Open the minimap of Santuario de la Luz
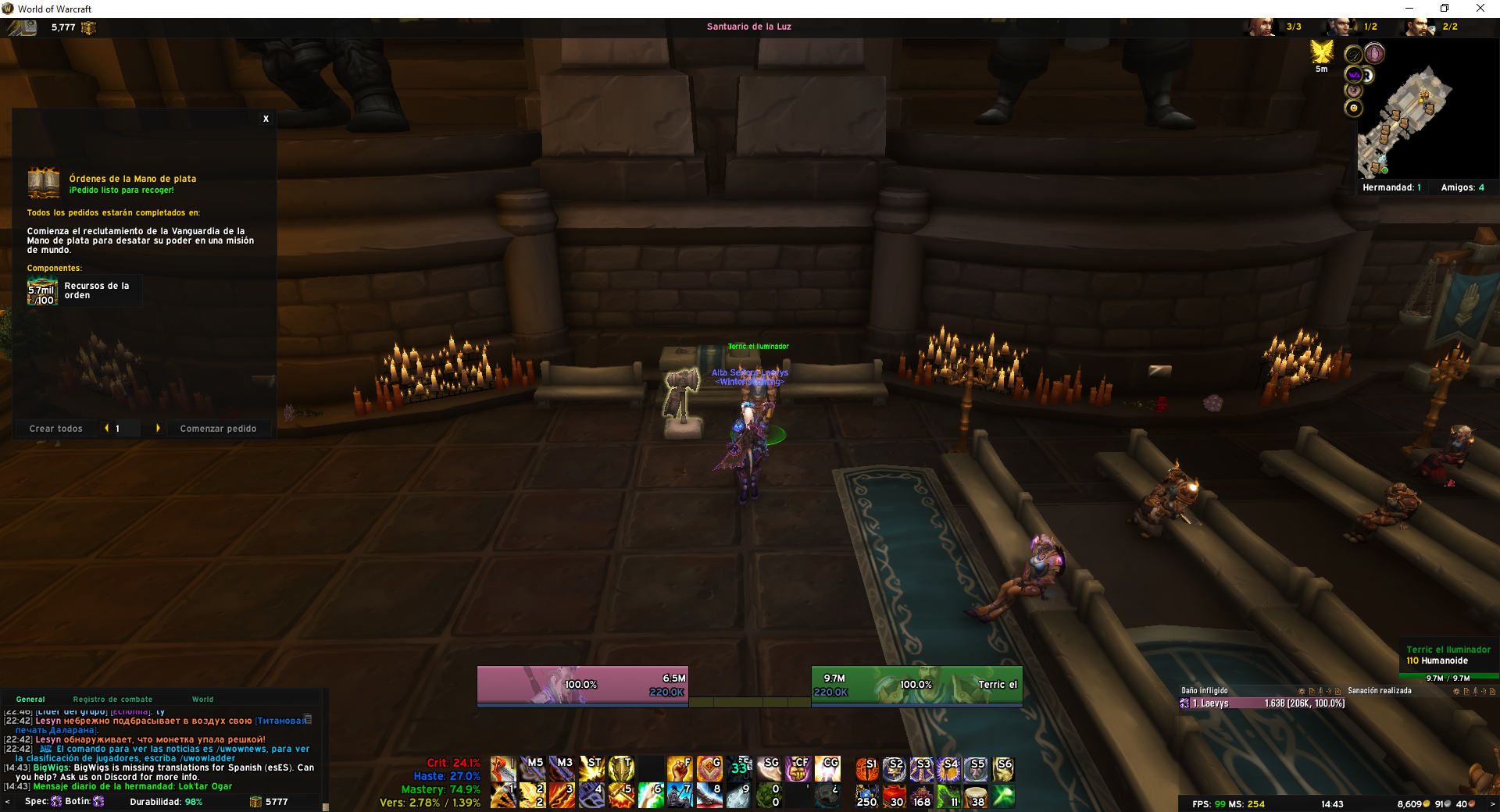Viewport: 1500px width, 812px height. click(1406, 117)
